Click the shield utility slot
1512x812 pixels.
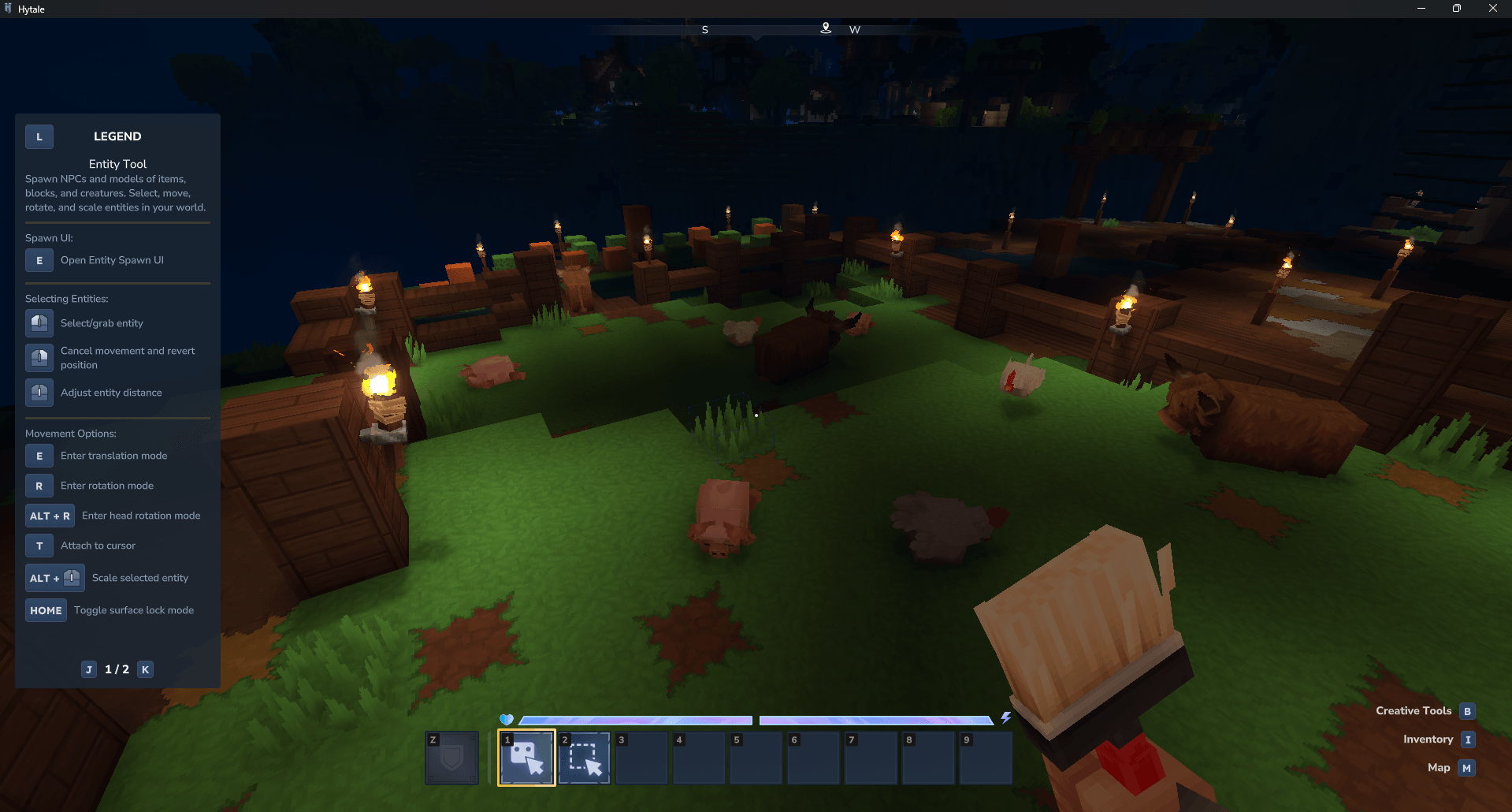[x=451, y=758]
